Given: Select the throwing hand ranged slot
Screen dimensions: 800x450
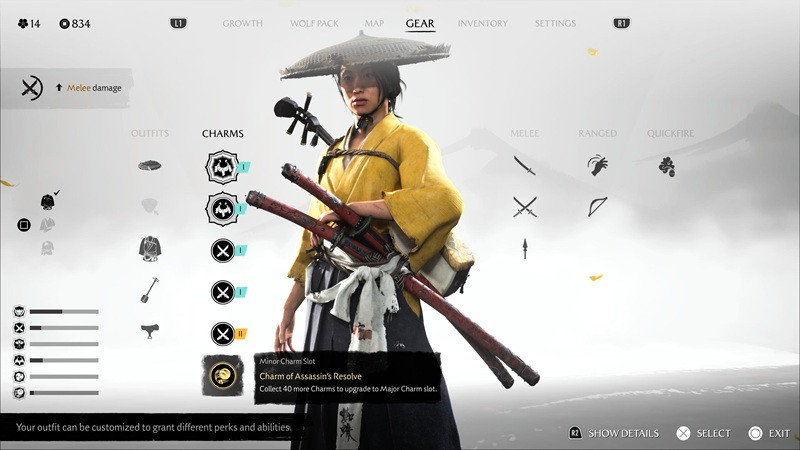Looking at the screenshot, I should pyautogui.click(x=597, y=165).
